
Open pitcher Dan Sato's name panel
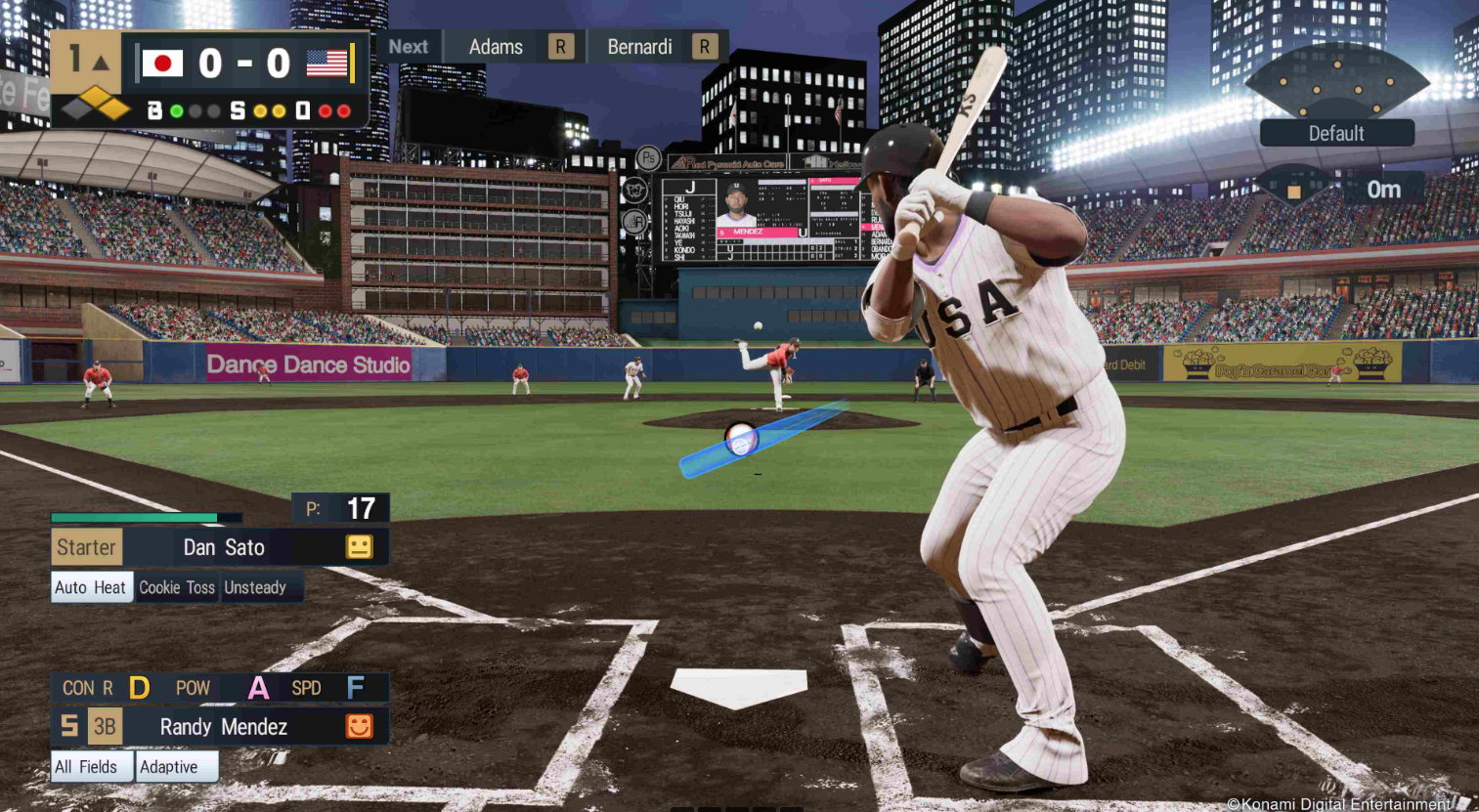(224, 547)
